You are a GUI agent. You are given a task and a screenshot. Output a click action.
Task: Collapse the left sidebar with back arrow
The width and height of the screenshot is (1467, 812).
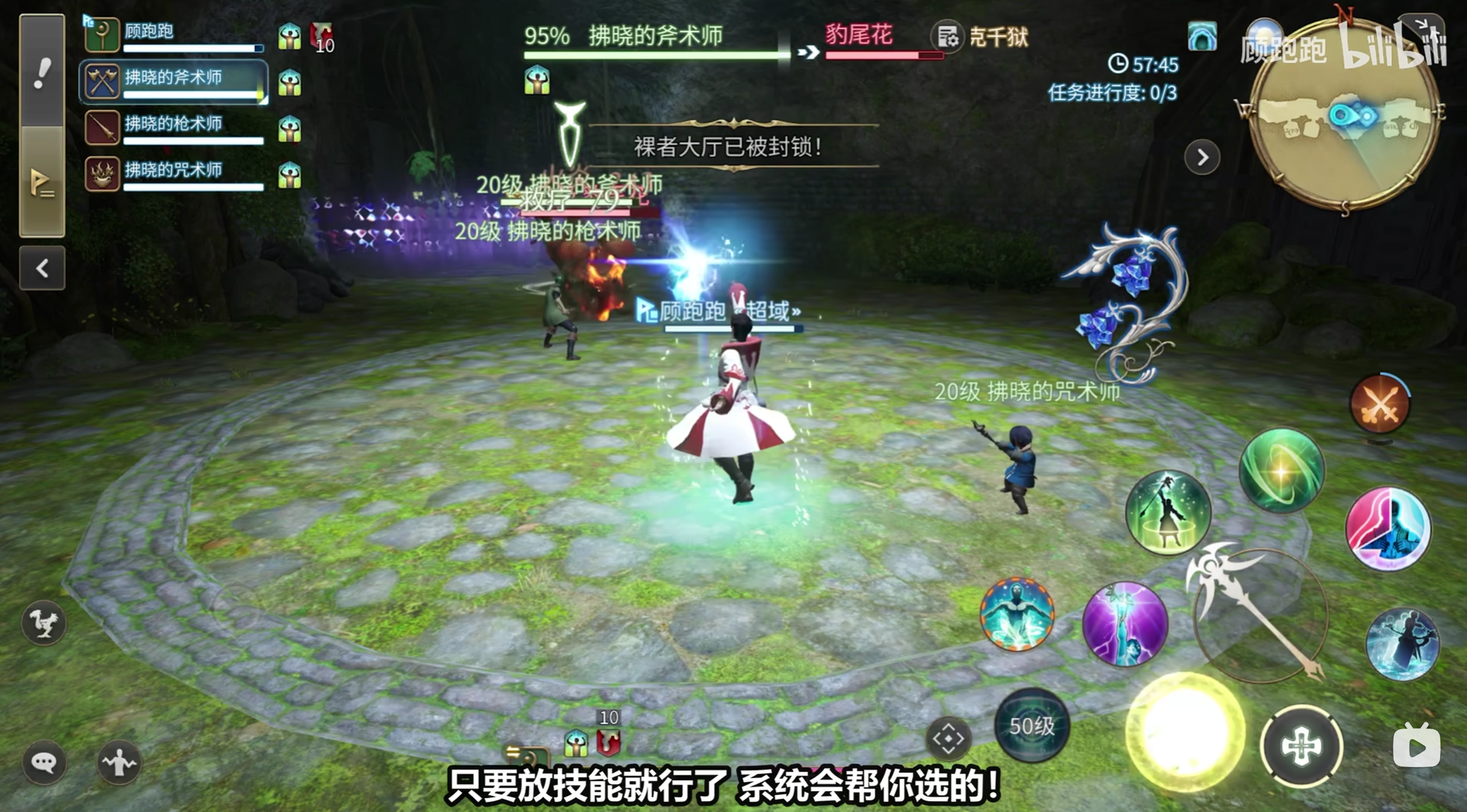(x=41, y=268)
